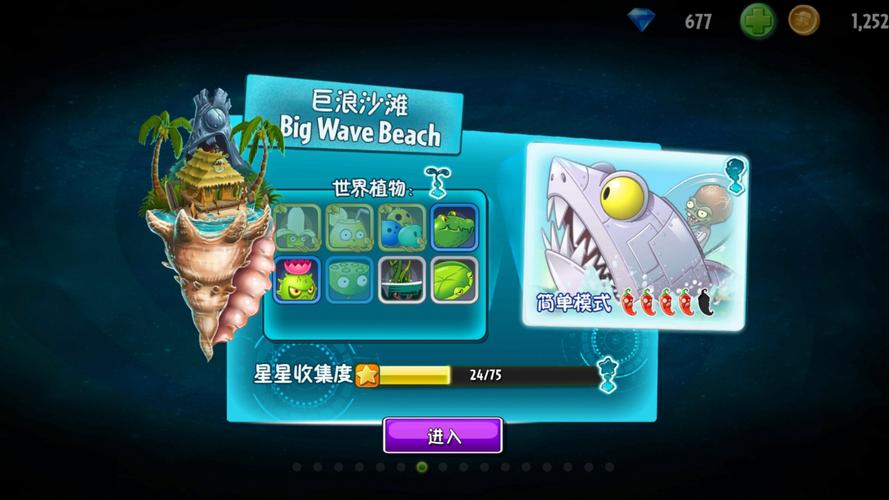Open the shark zombie boss card
This screenshot has width=889, height=500.
point(634,237)
